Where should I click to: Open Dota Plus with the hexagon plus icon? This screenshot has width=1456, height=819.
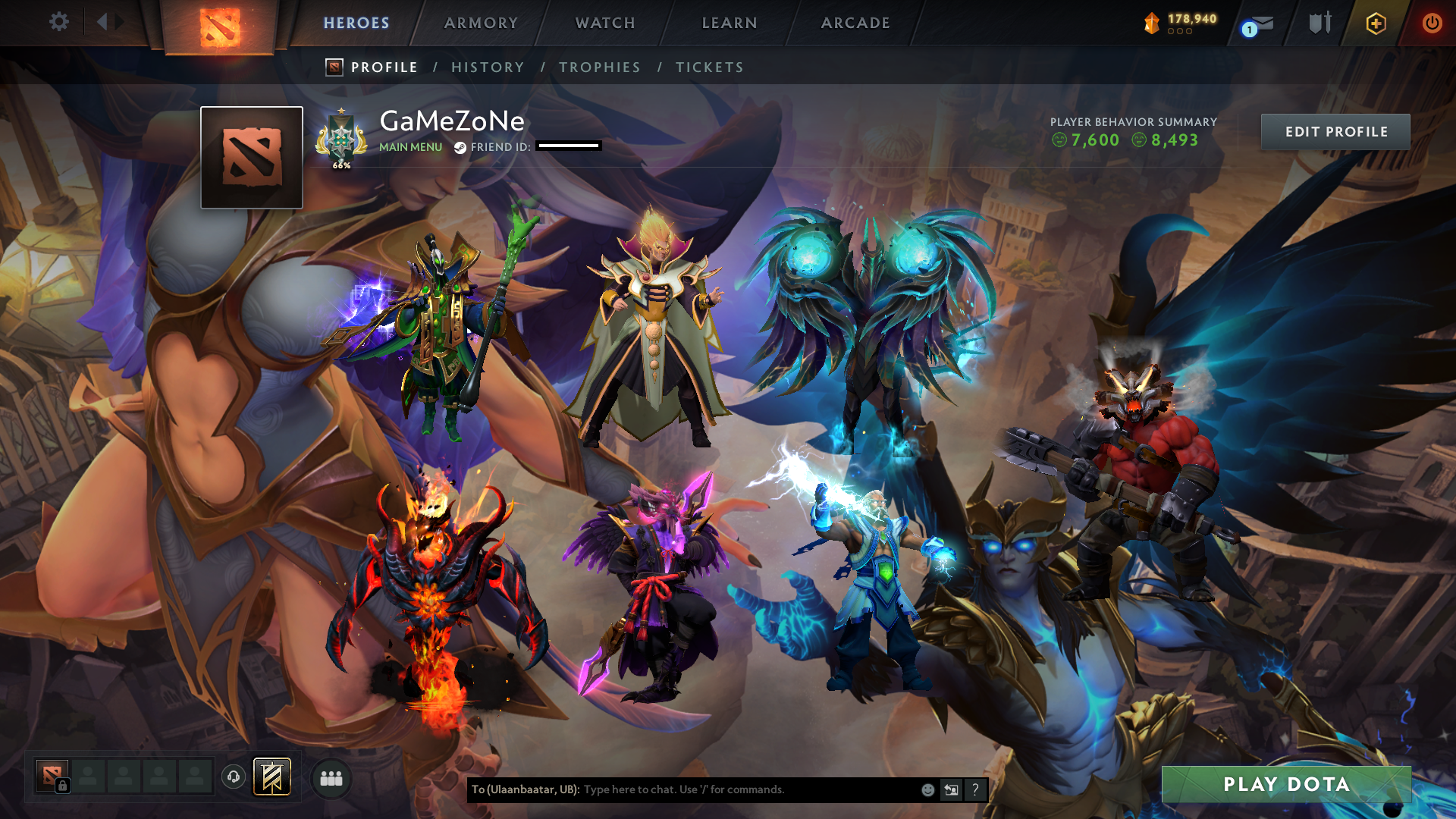pos(1375,23)
